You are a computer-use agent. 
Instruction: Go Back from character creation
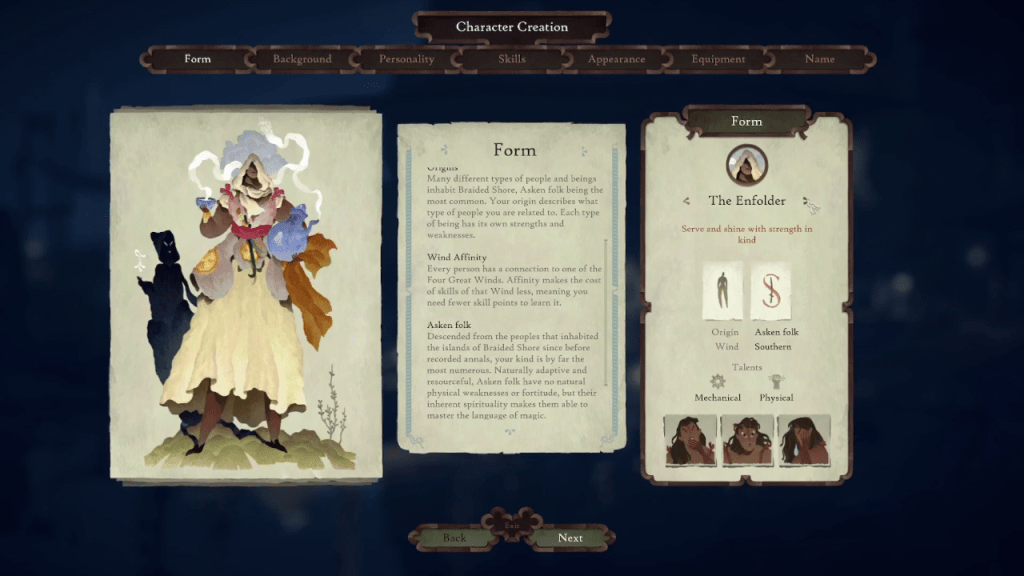[x=454, y=538]
